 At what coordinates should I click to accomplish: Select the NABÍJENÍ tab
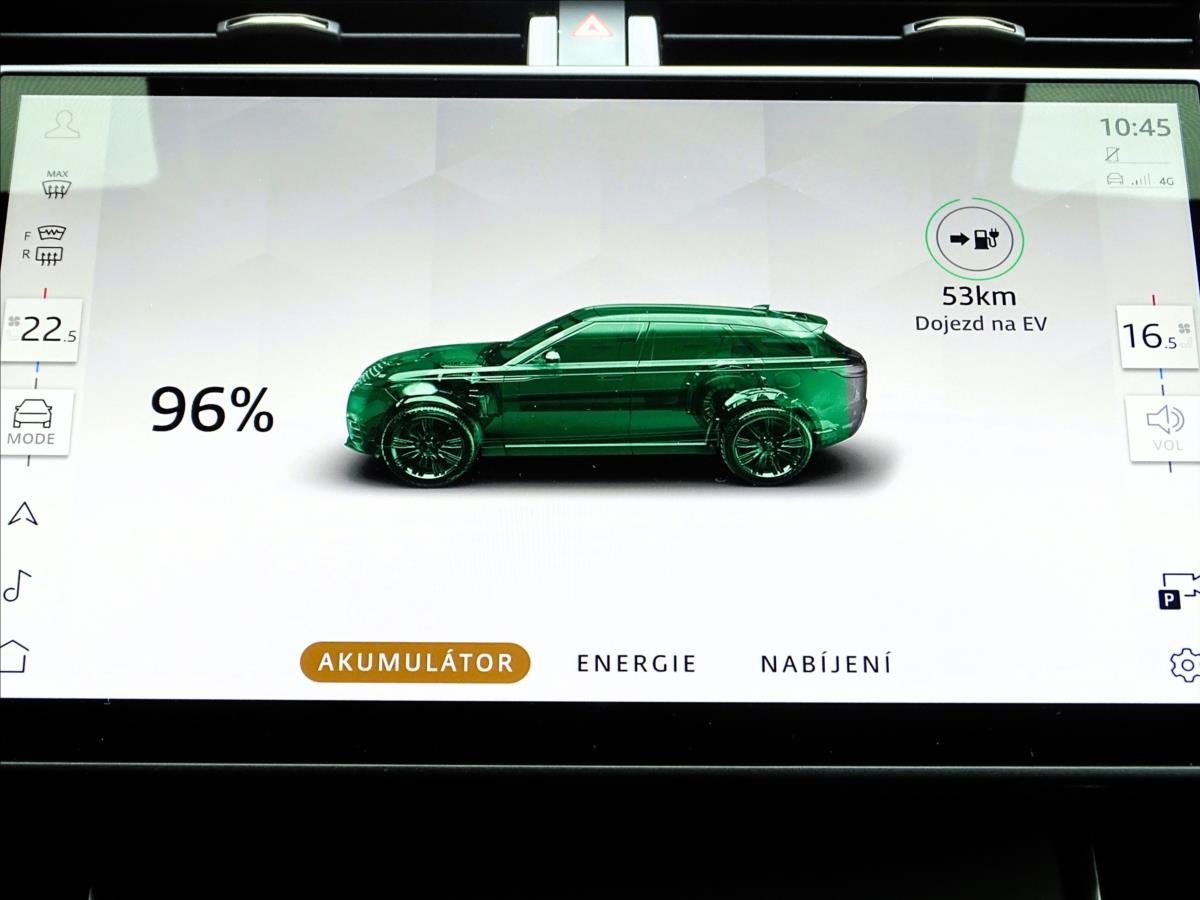click(x=825, y=663)
